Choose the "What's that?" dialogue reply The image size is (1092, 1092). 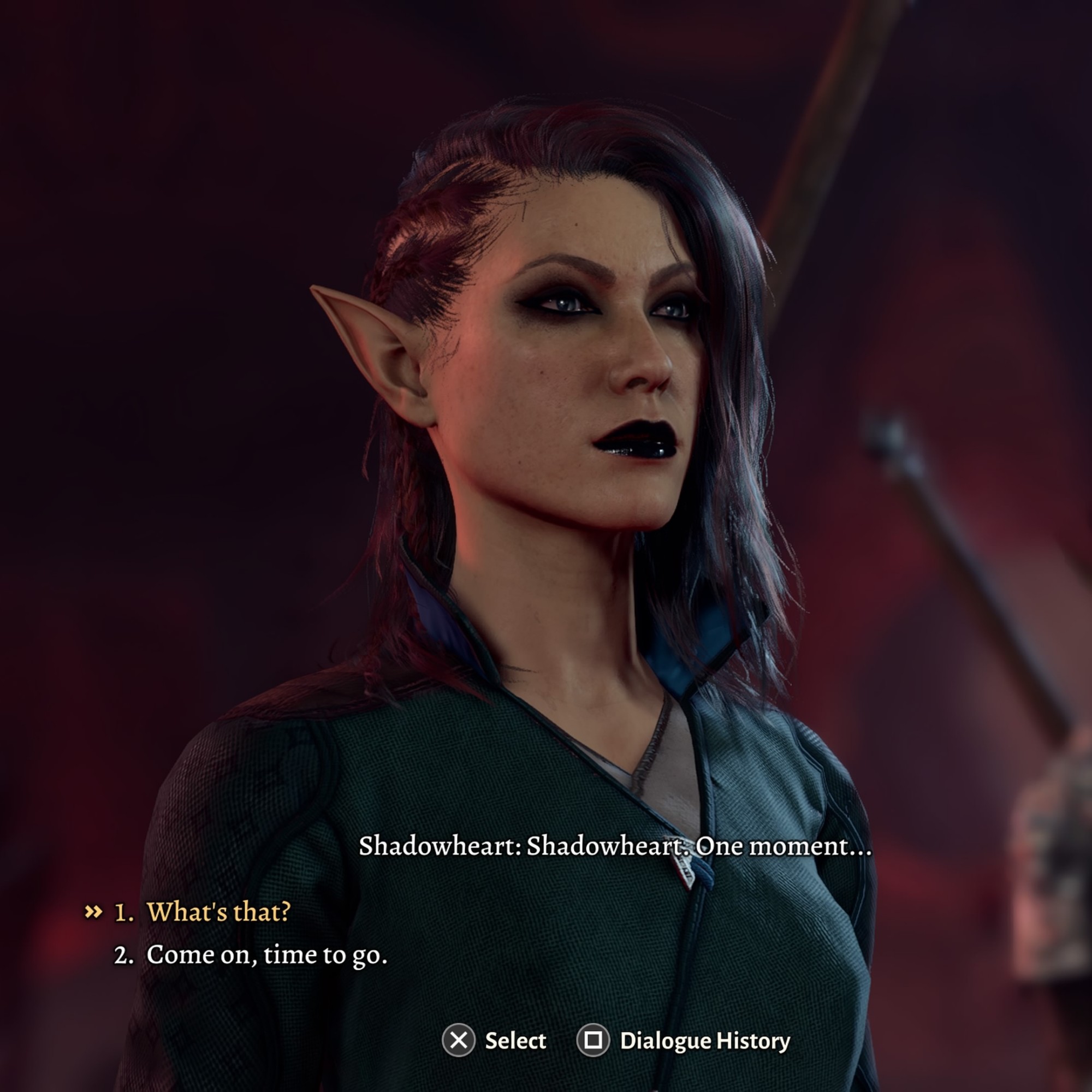click(218, 912)
